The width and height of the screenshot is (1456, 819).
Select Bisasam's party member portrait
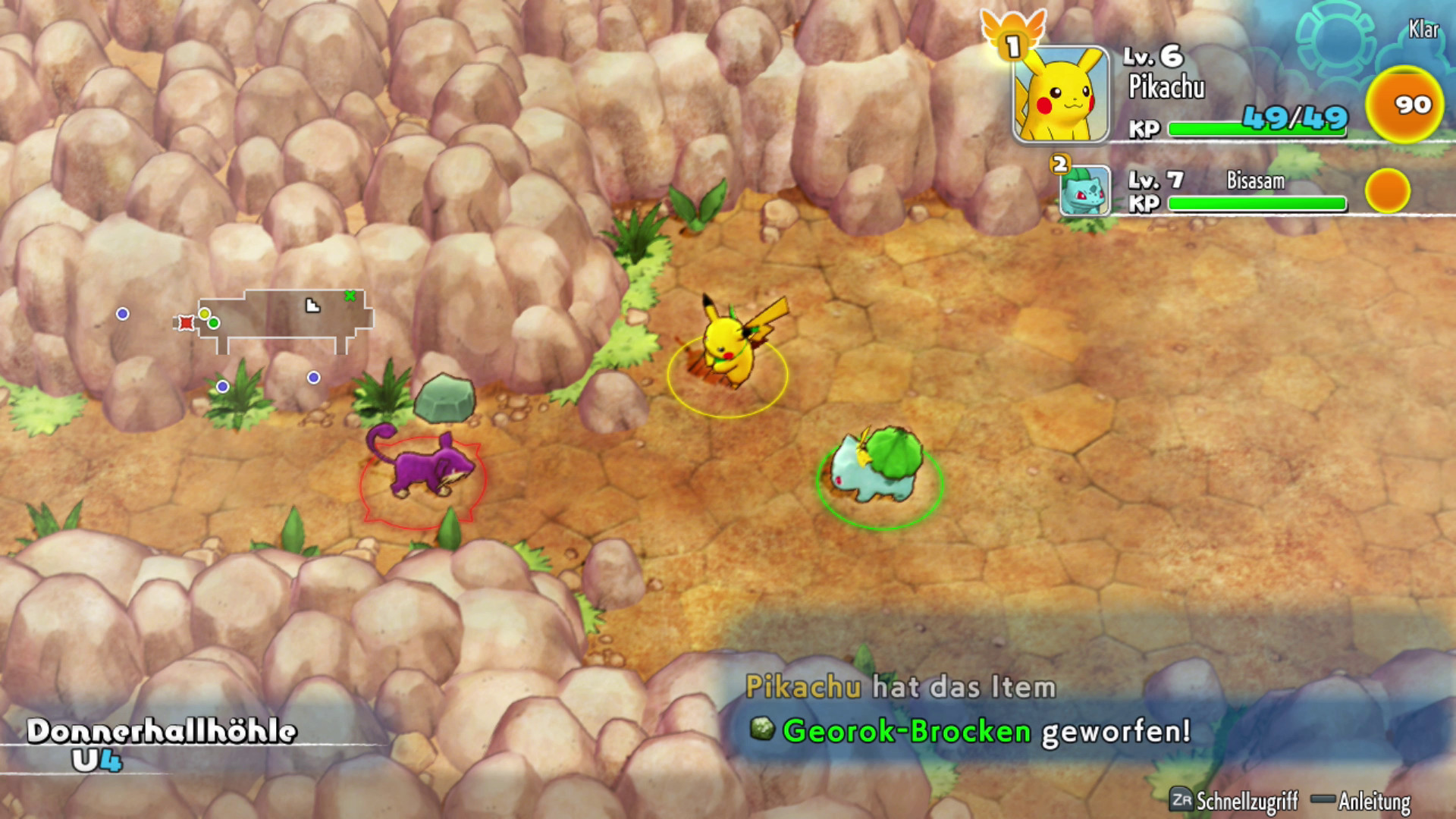coord(1084,191)
